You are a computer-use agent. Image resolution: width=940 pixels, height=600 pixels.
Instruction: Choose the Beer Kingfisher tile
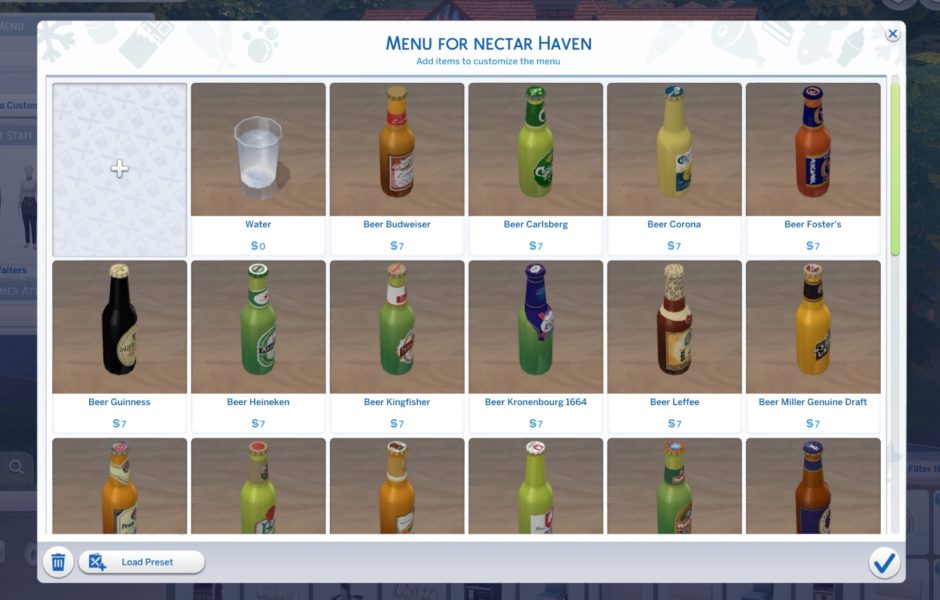[x=397, y=345]
